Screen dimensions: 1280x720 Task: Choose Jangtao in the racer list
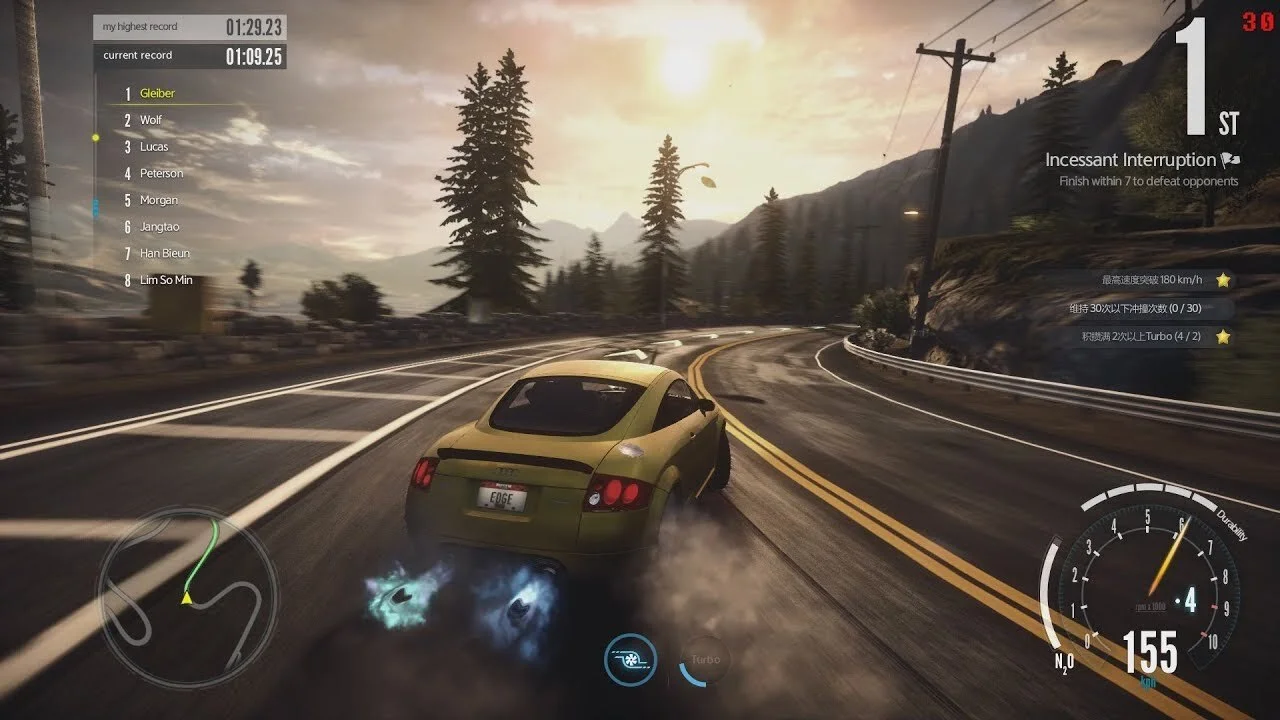click(x=159, y=227)
